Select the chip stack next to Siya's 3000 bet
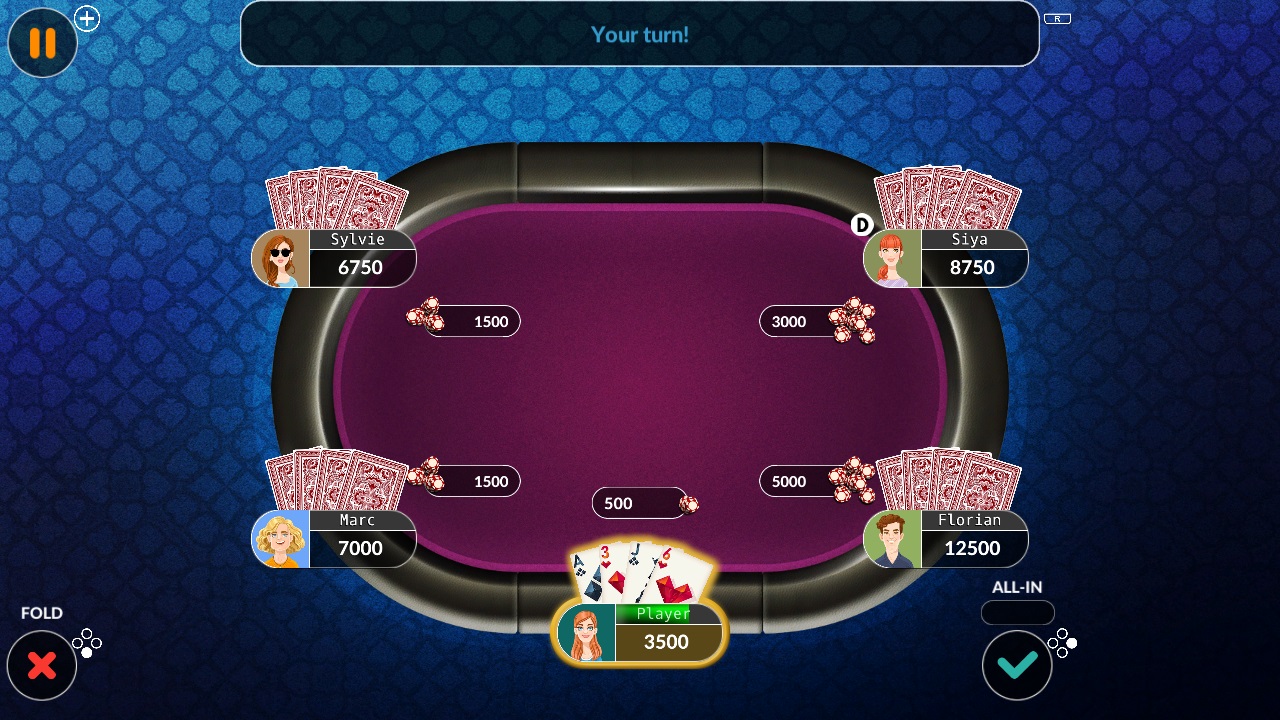This screenshot has width=1280, height=720. coord(855,319)
